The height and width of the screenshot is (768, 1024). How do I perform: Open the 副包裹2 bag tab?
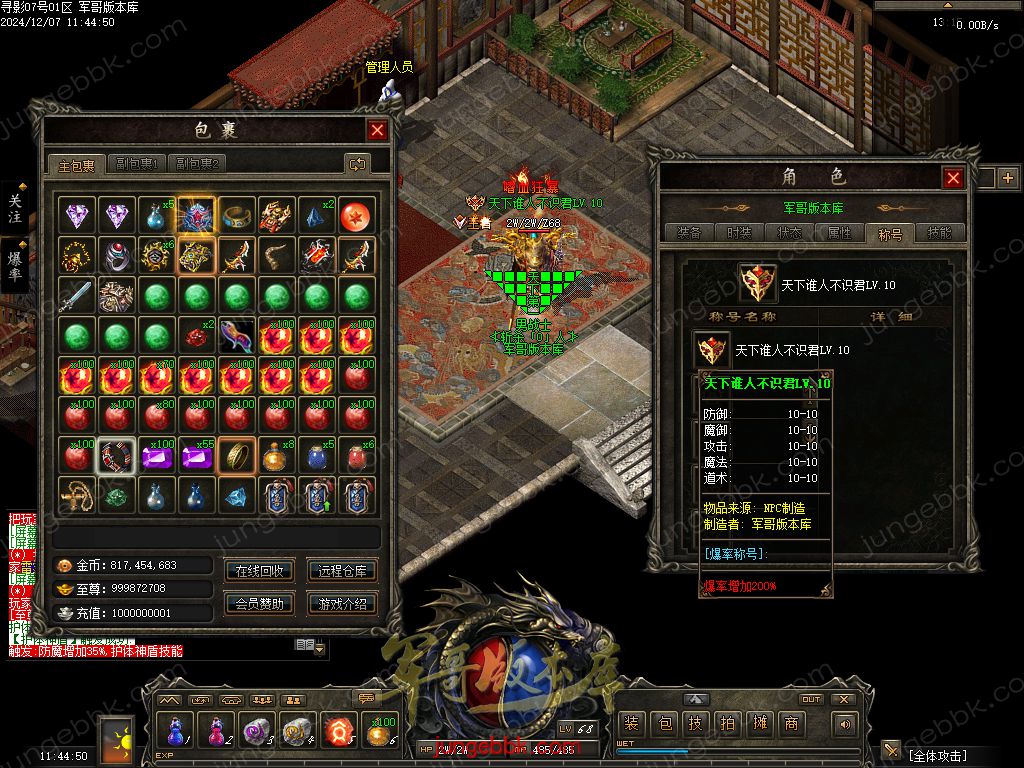196,164
